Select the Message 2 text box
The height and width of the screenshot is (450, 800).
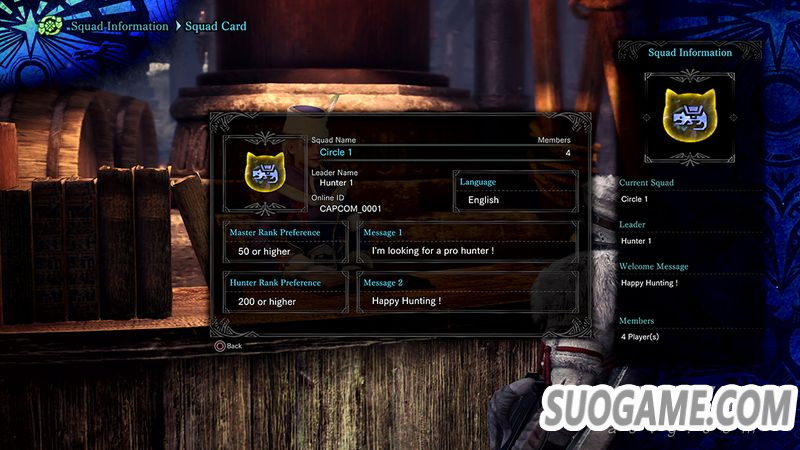pos(467,293)
